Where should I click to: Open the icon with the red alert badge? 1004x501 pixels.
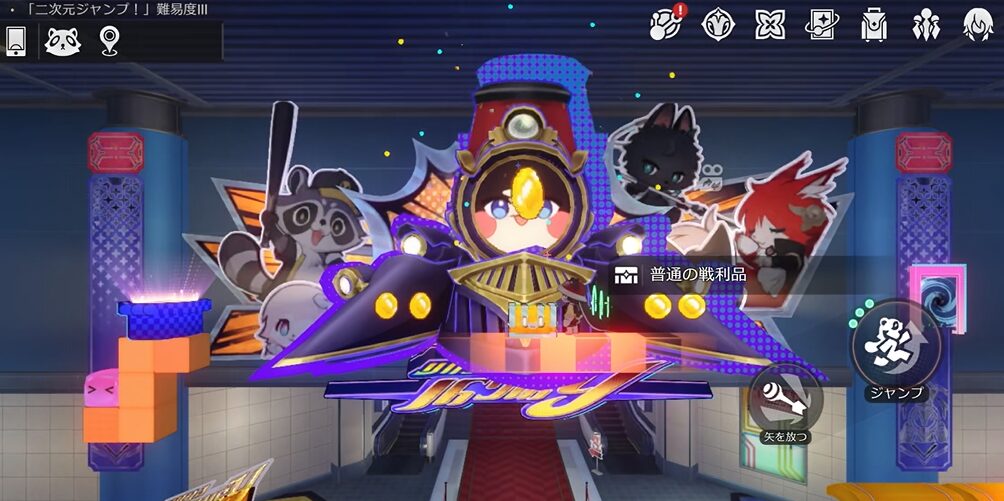(665, 23)
